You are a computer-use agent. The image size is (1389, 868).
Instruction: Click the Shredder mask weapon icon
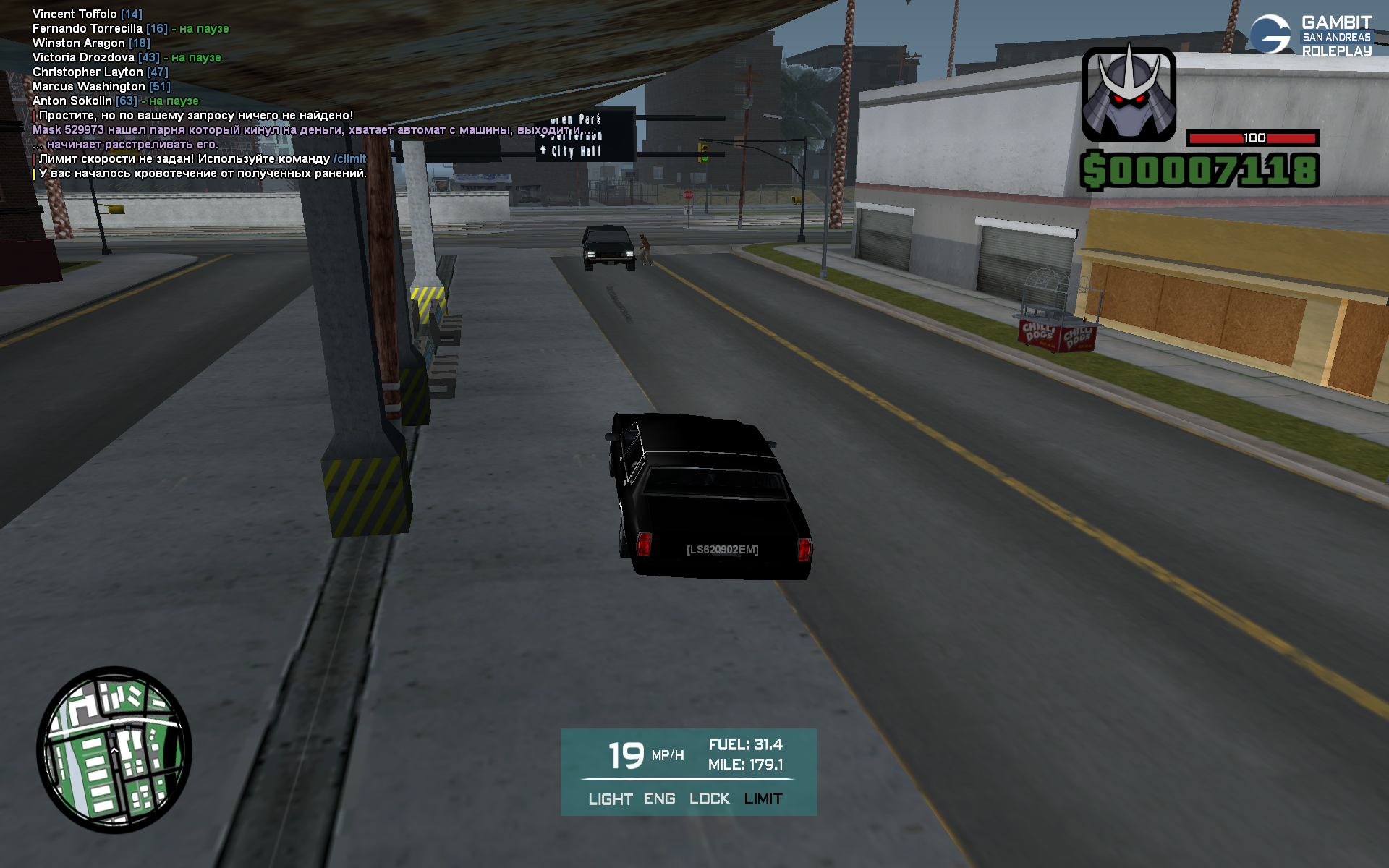click(1128, 94)
